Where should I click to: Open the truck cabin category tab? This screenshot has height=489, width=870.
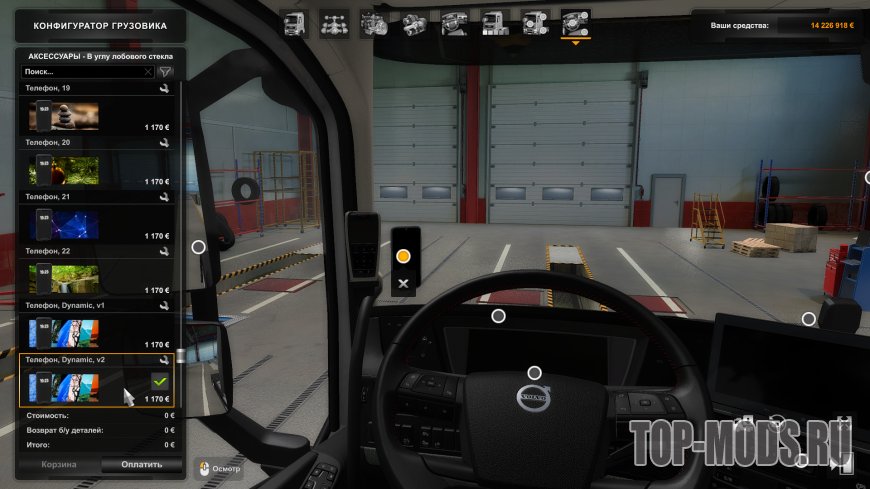tap(294, 24)
